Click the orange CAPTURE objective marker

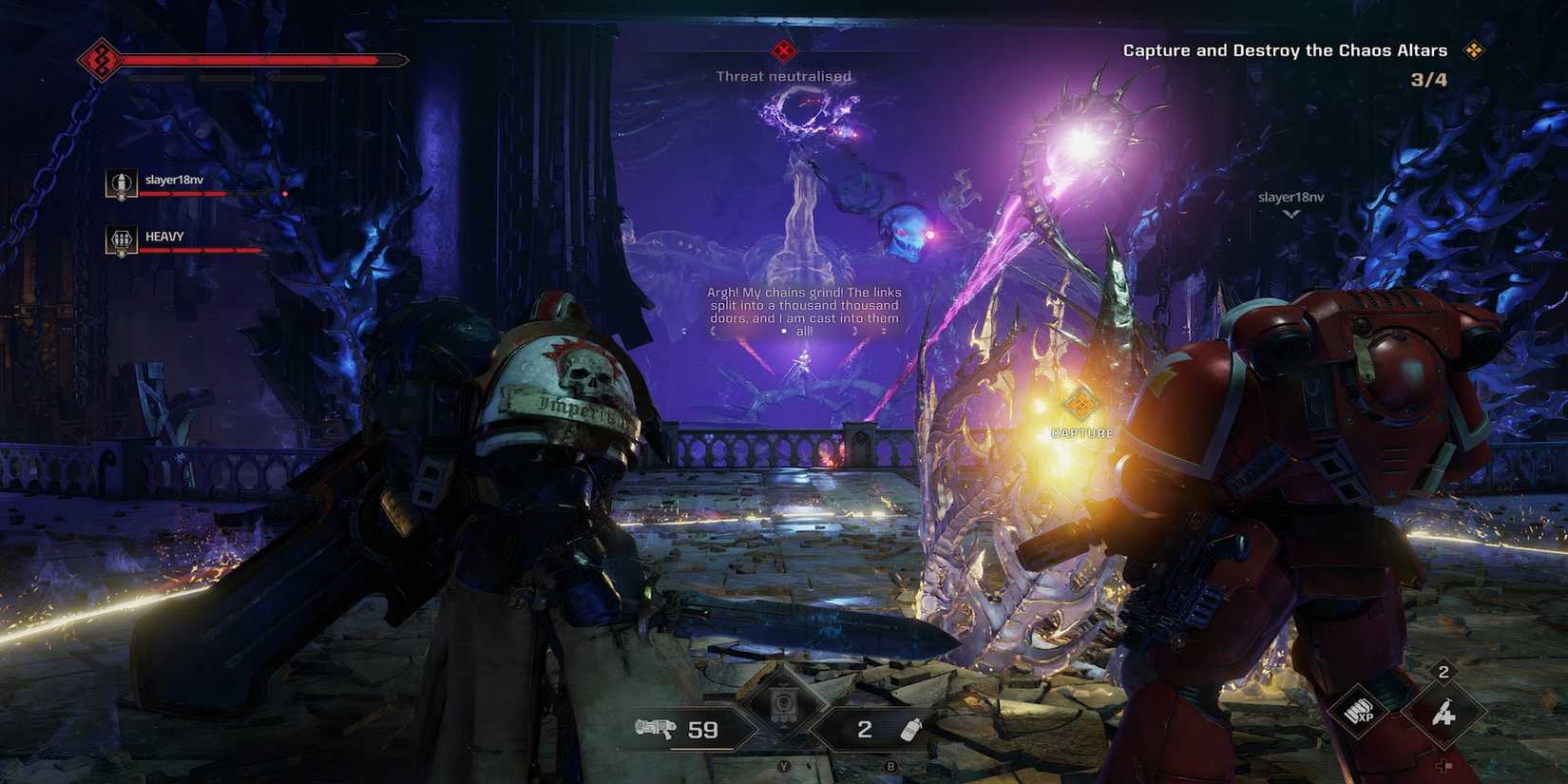pos(1080,407)
